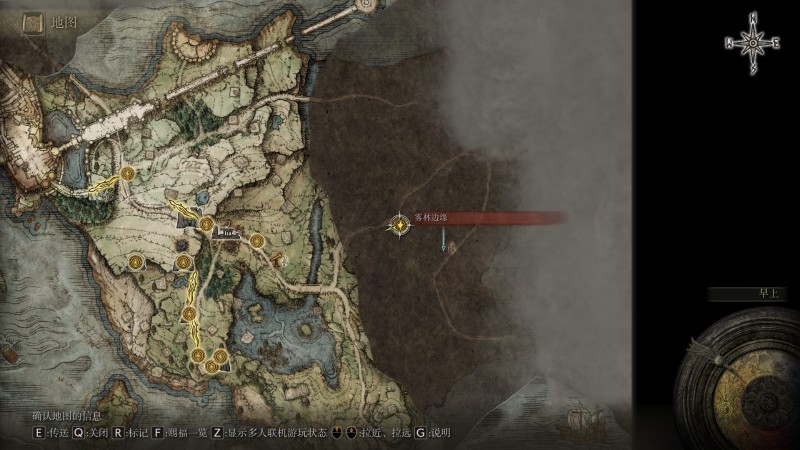Select the lone grace marker on western cliffs
Viewport: 800px width, 450px height.
(133, 262)
